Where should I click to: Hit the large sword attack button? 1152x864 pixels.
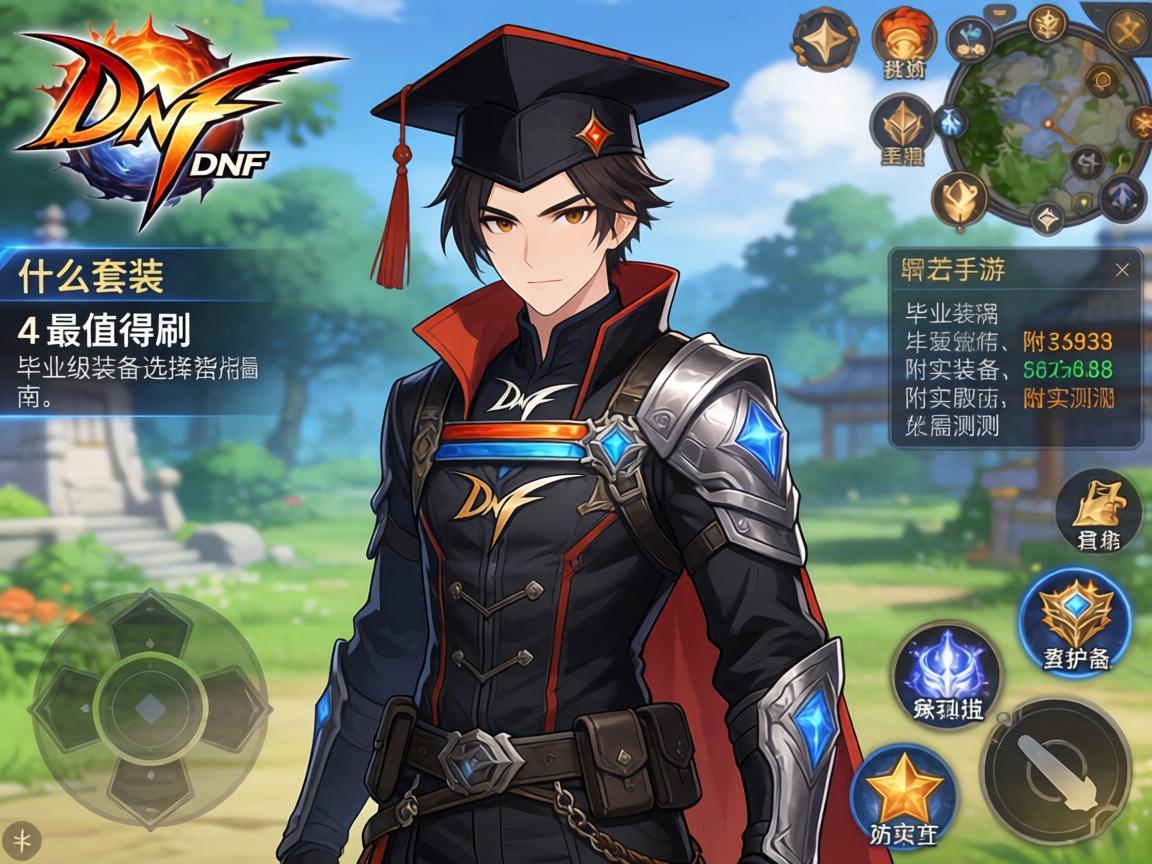tap(1054, 772)
